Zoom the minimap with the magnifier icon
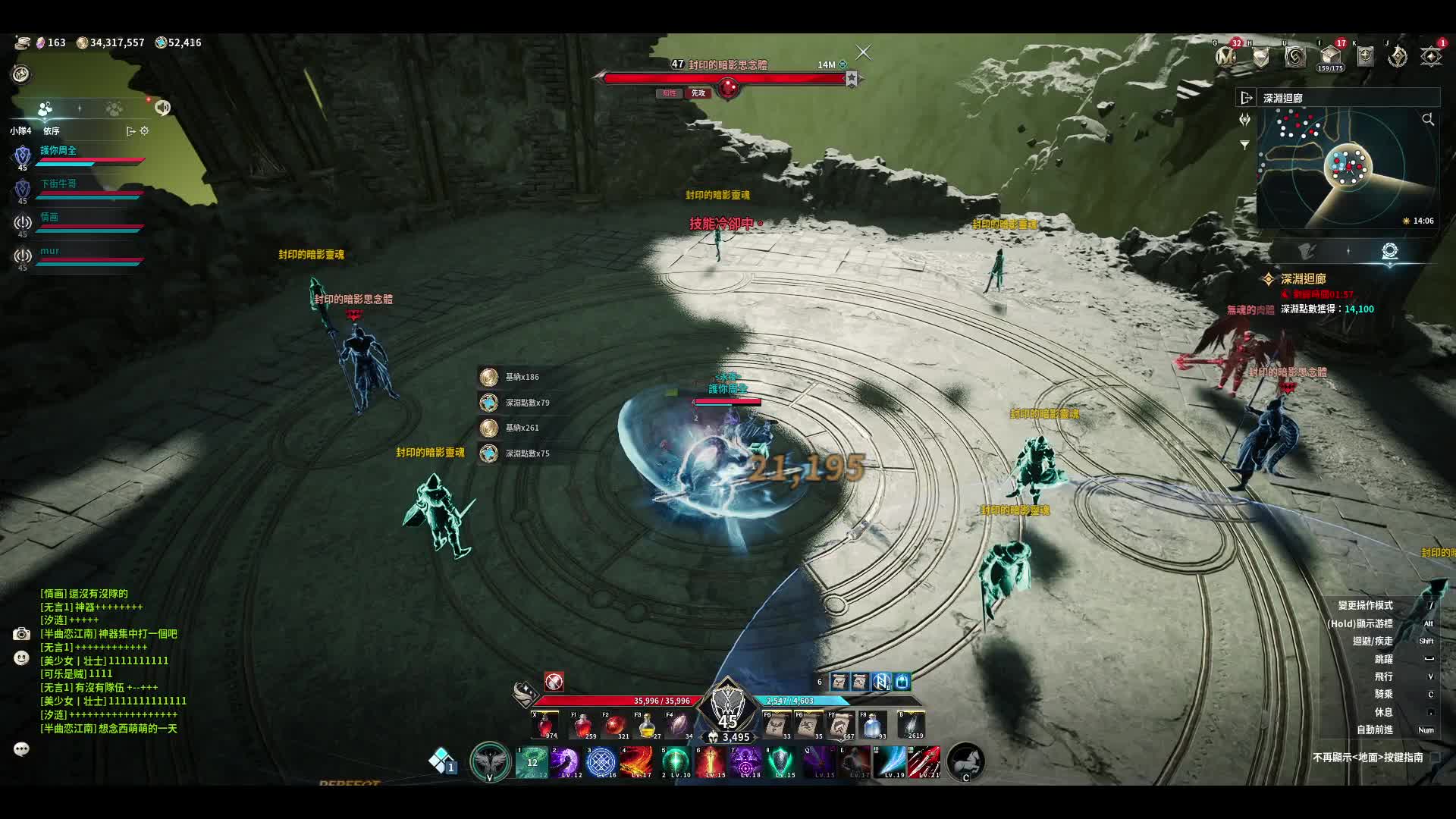Screen dimensions: 1456x819 click(1428, 120)
